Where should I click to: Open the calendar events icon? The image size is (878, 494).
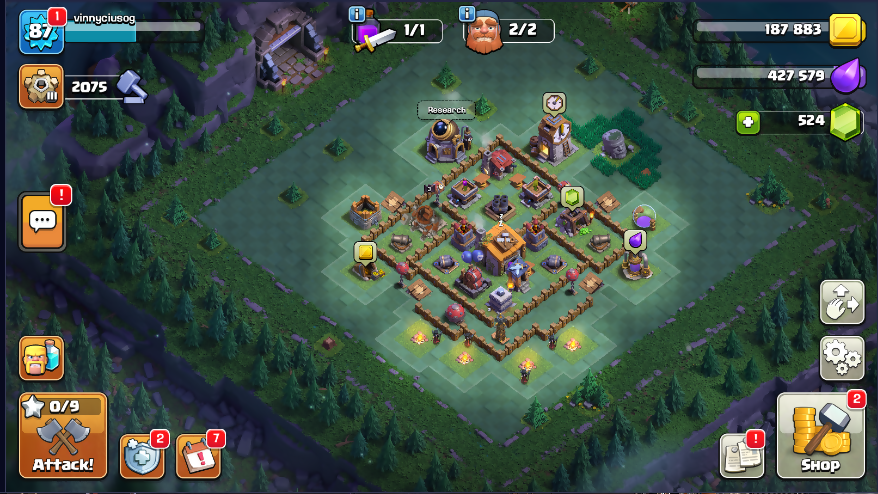pyautogui.click(x=197, y=457)
